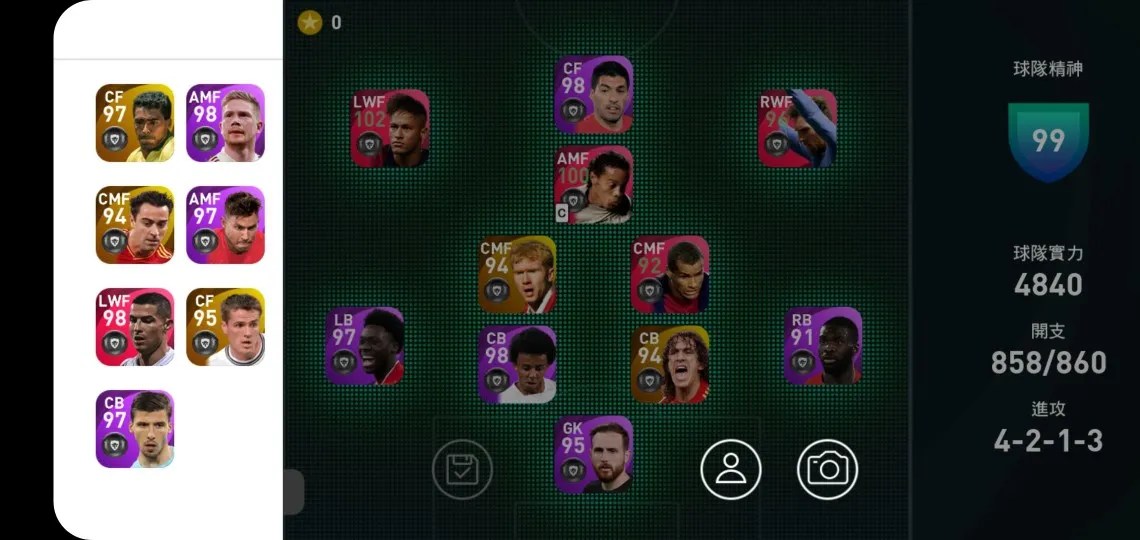Choose the LWF 102 player card
Viewport: 1140px width, 540px height.
390,129
